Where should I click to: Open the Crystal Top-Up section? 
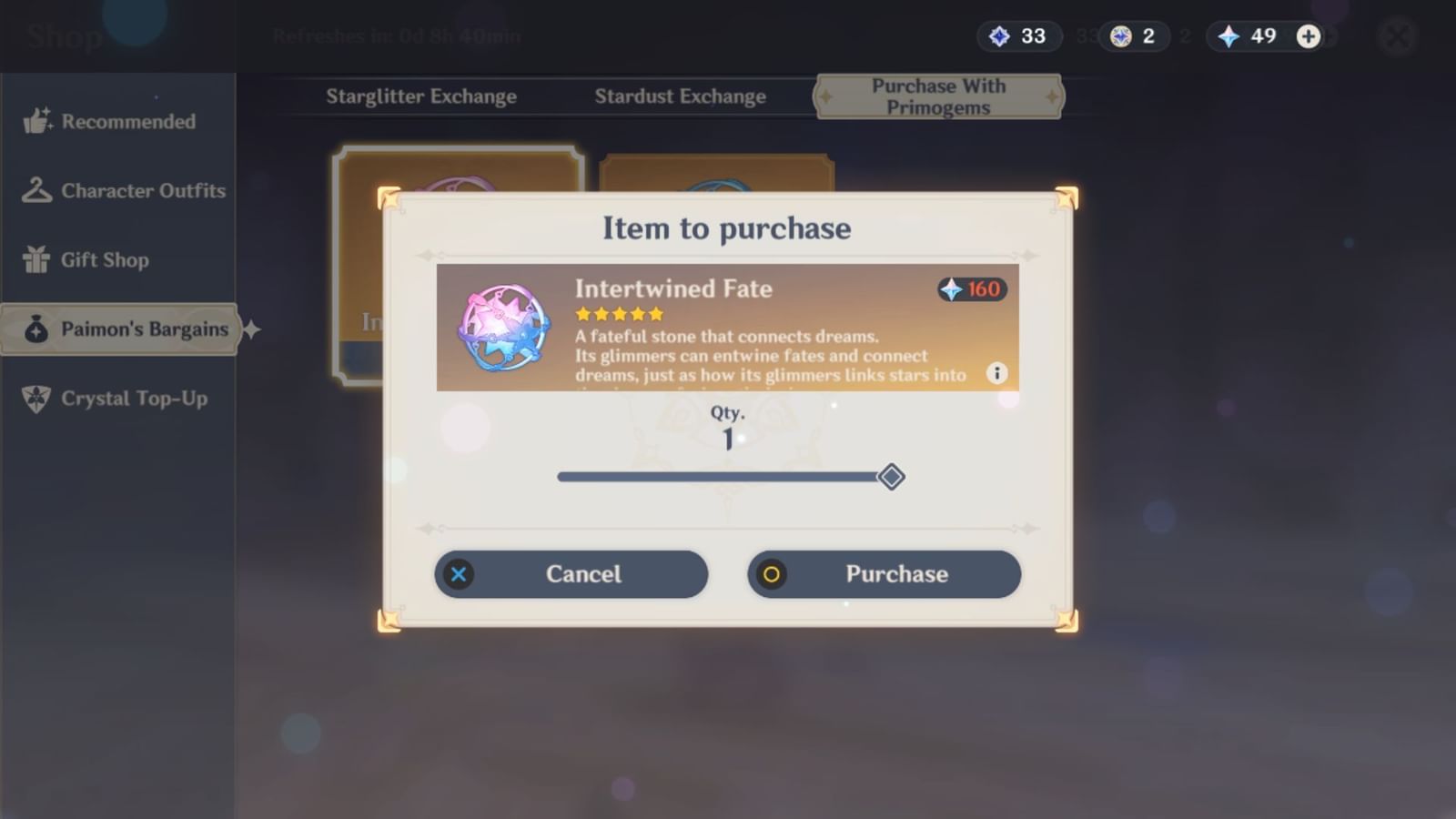[x=38, y=398]
